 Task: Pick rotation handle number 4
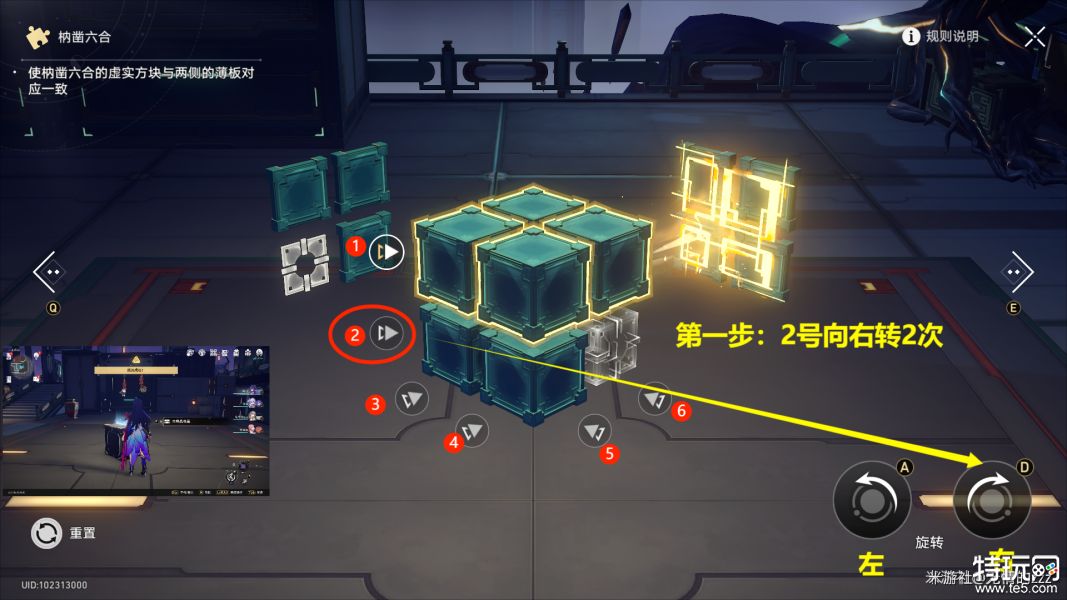tap(474, 433)
